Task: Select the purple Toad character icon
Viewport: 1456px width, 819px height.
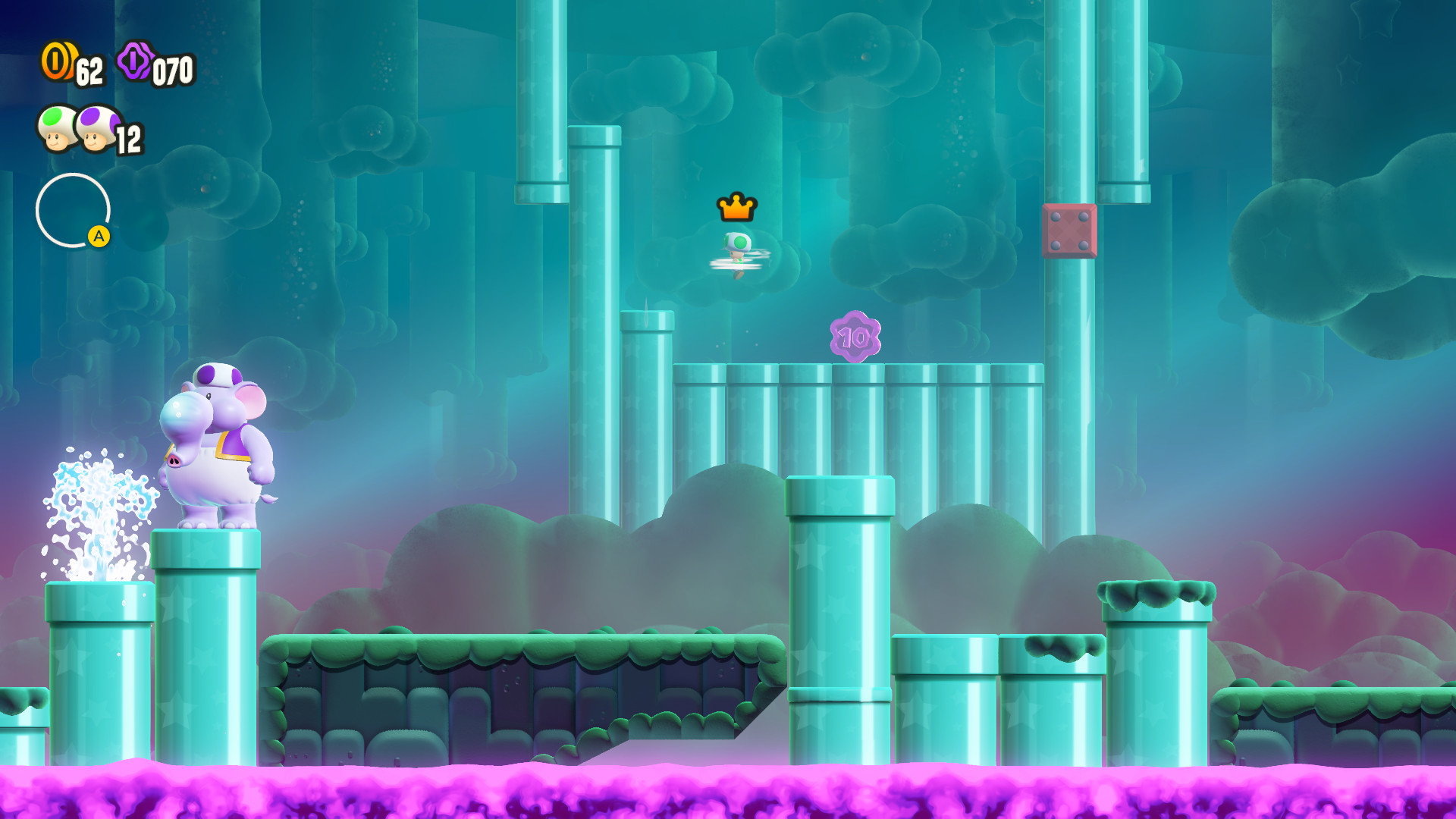Action: (x=99, y=127)
